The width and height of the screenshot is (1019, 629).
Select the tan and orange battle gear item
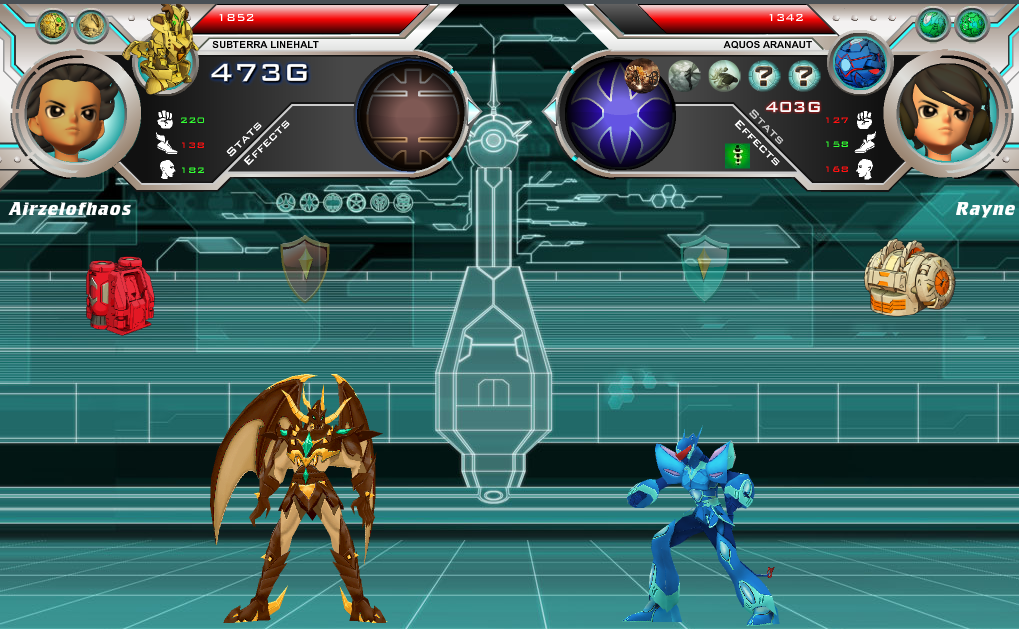pos(909,278)
